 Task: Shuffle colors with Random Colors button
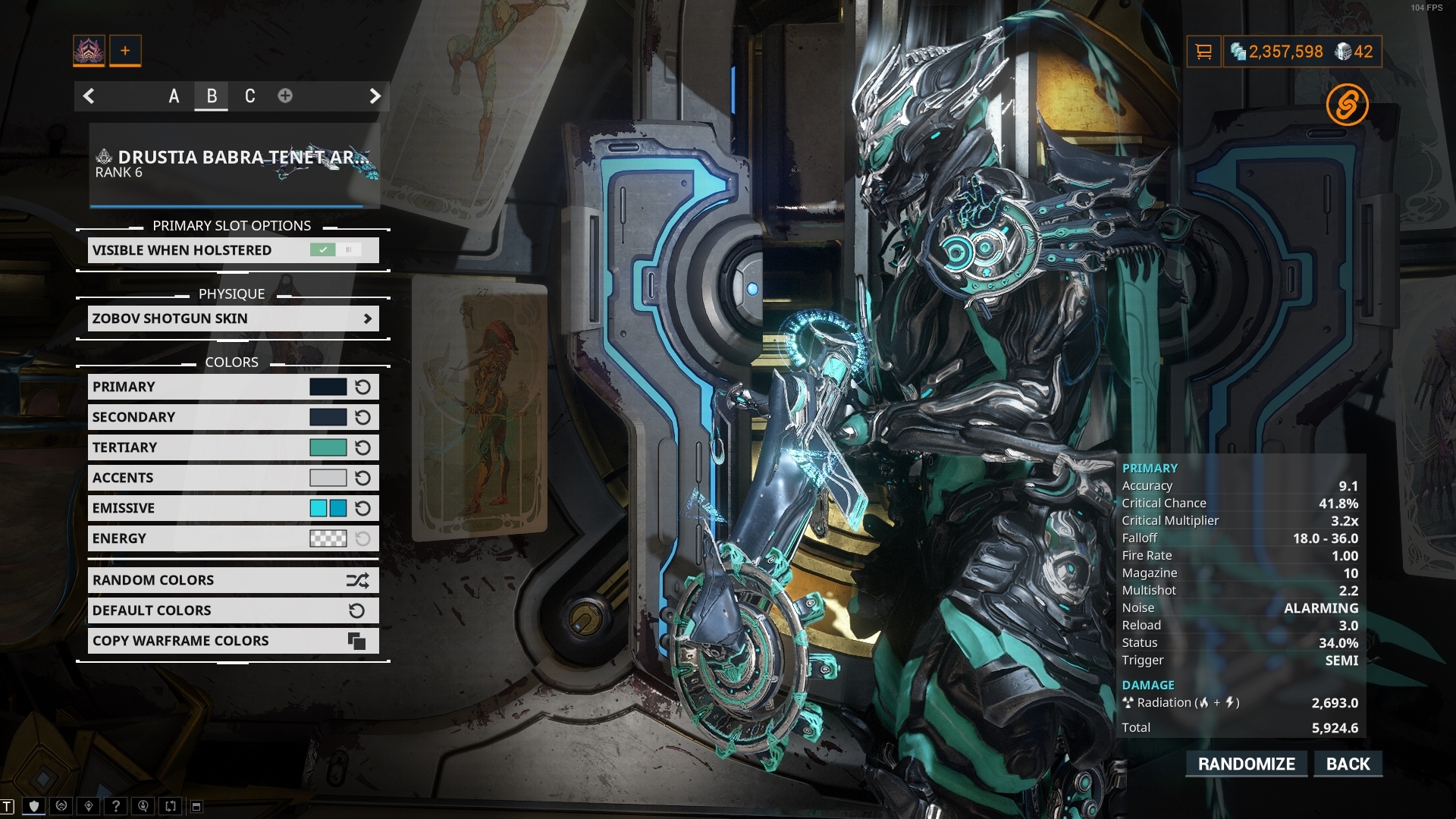click(x=233, y=579)
